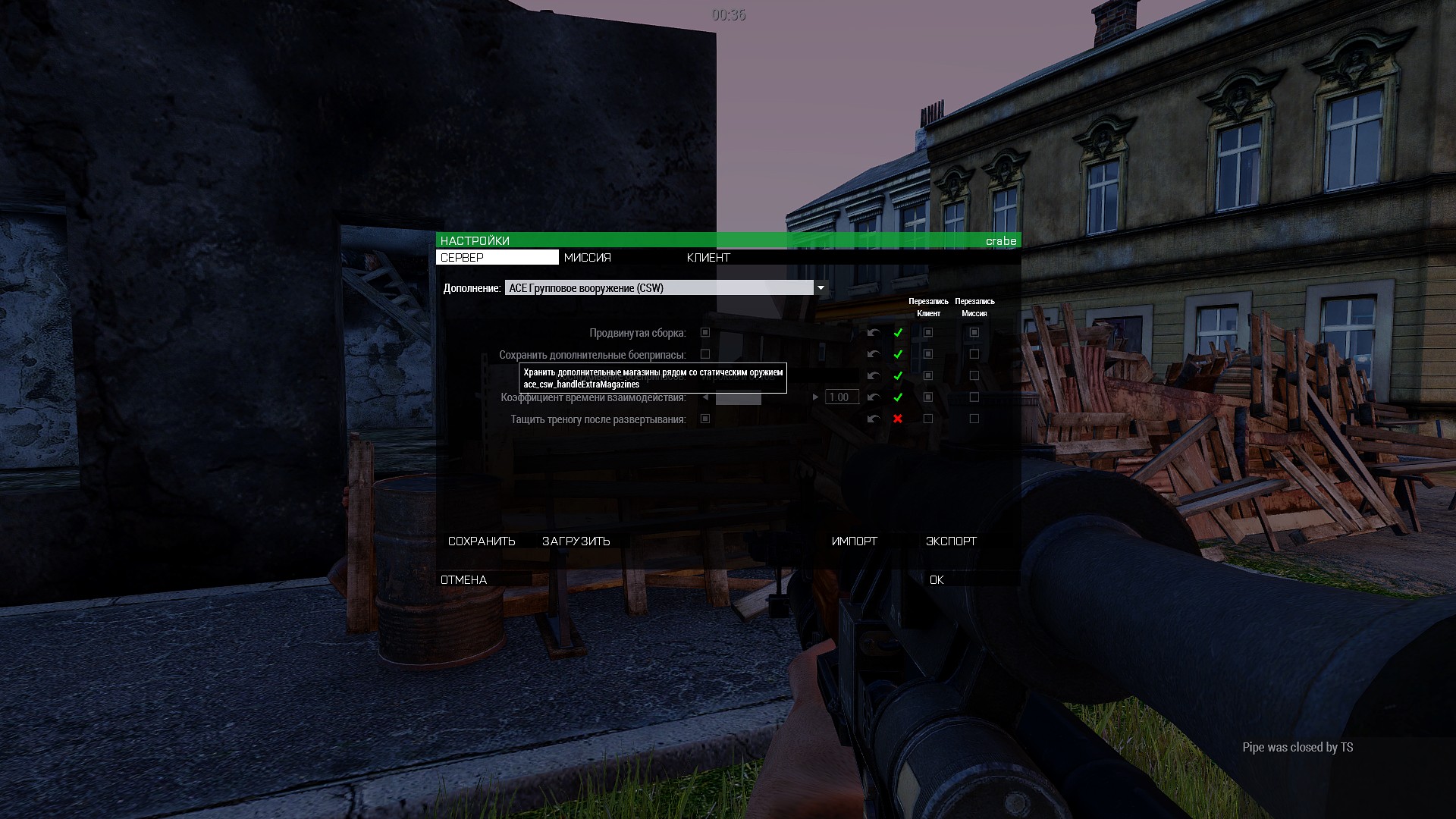Choose the Экспорт button

tap(951, 541)
